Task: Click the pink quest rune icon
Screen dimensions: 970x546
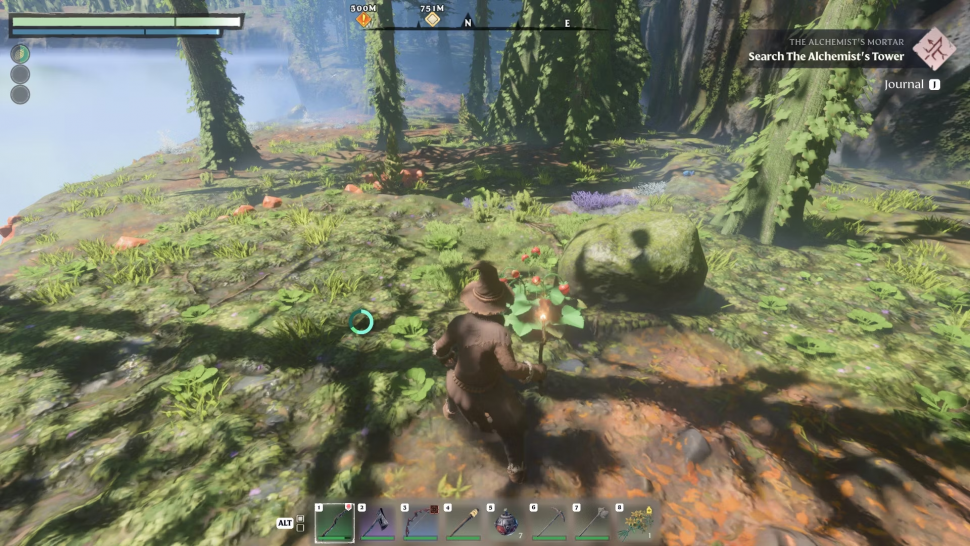Action: [x=934, y=48]
